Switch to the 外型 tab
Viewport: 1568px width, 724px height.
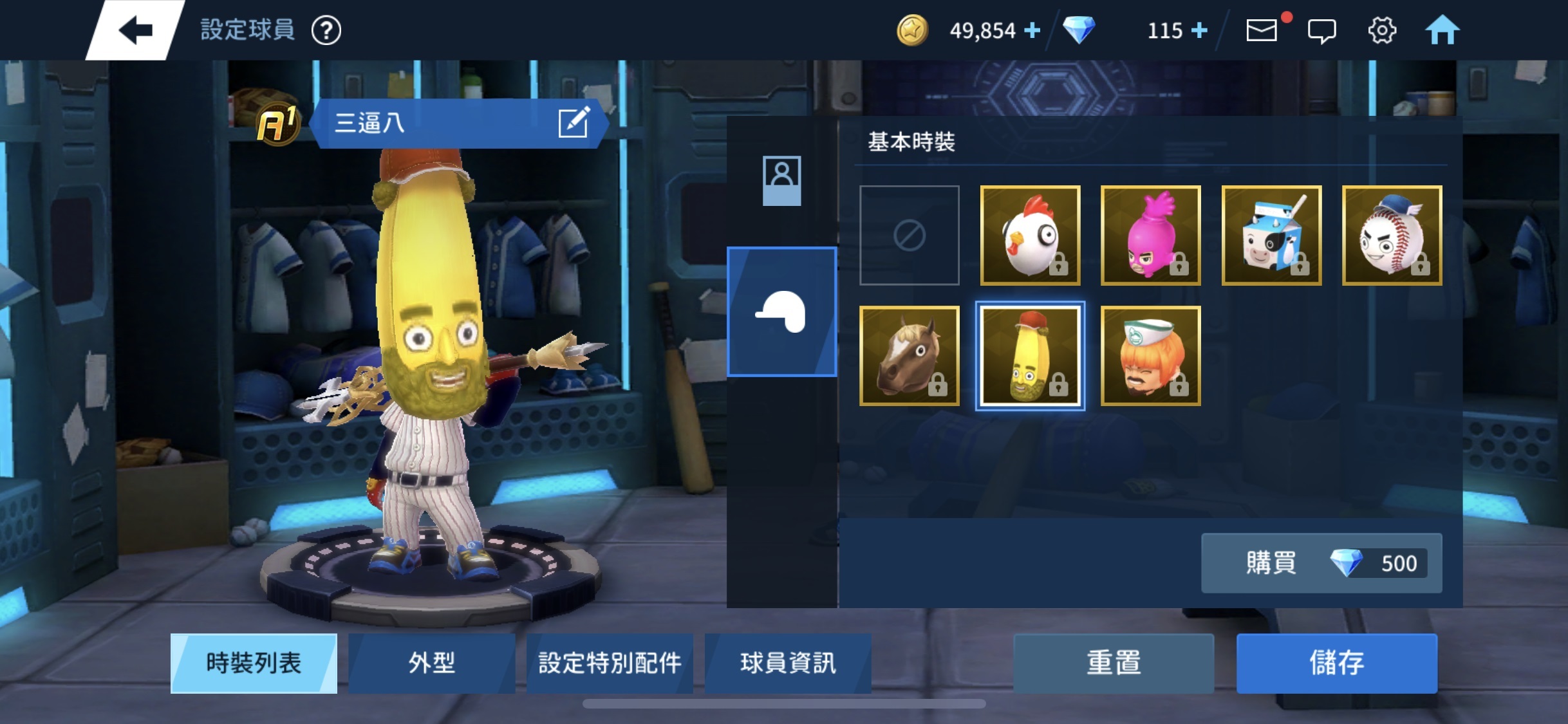[431, 664]
